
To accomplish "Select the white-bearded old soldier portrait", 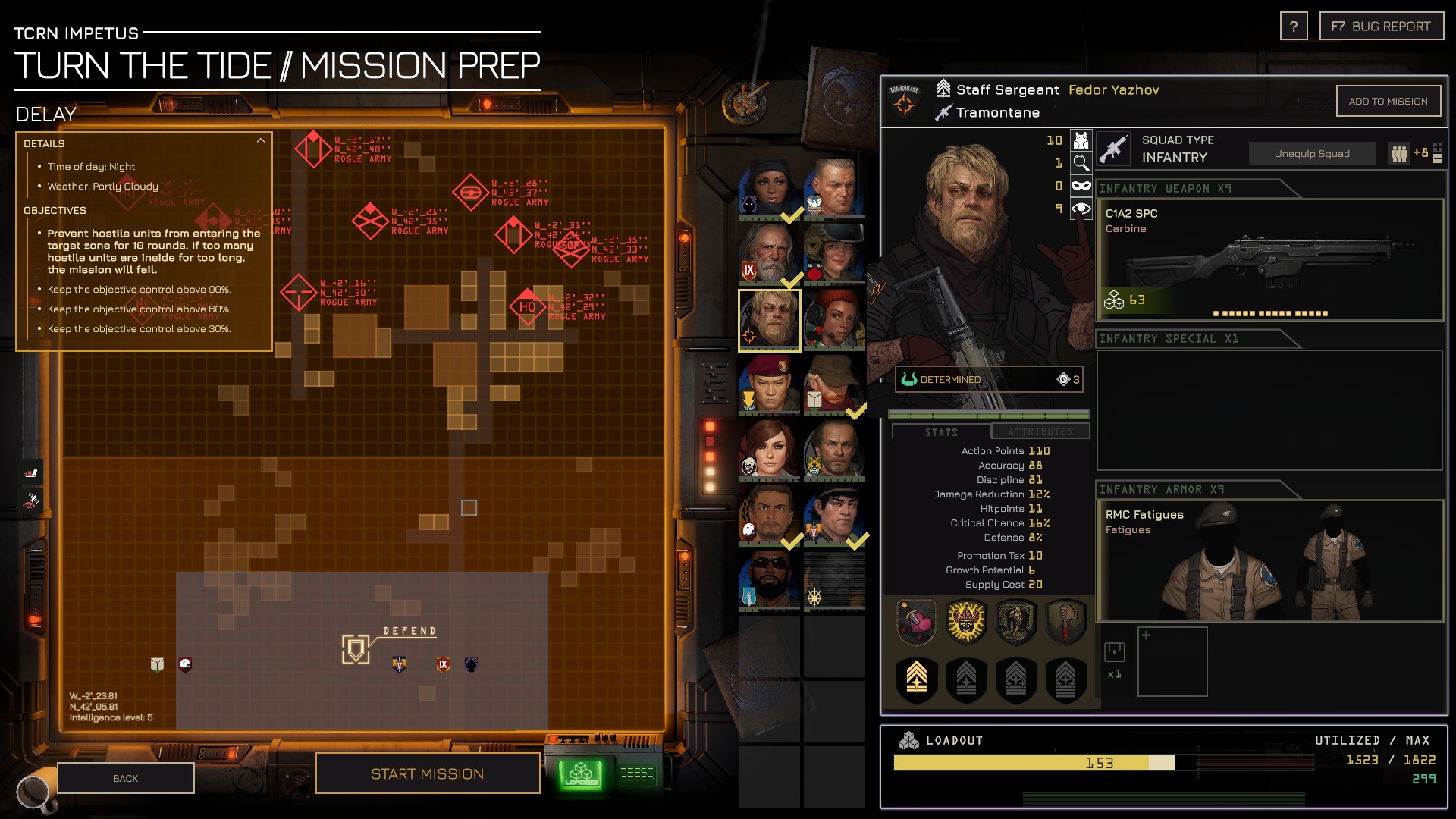I will [x=769, y=253].
